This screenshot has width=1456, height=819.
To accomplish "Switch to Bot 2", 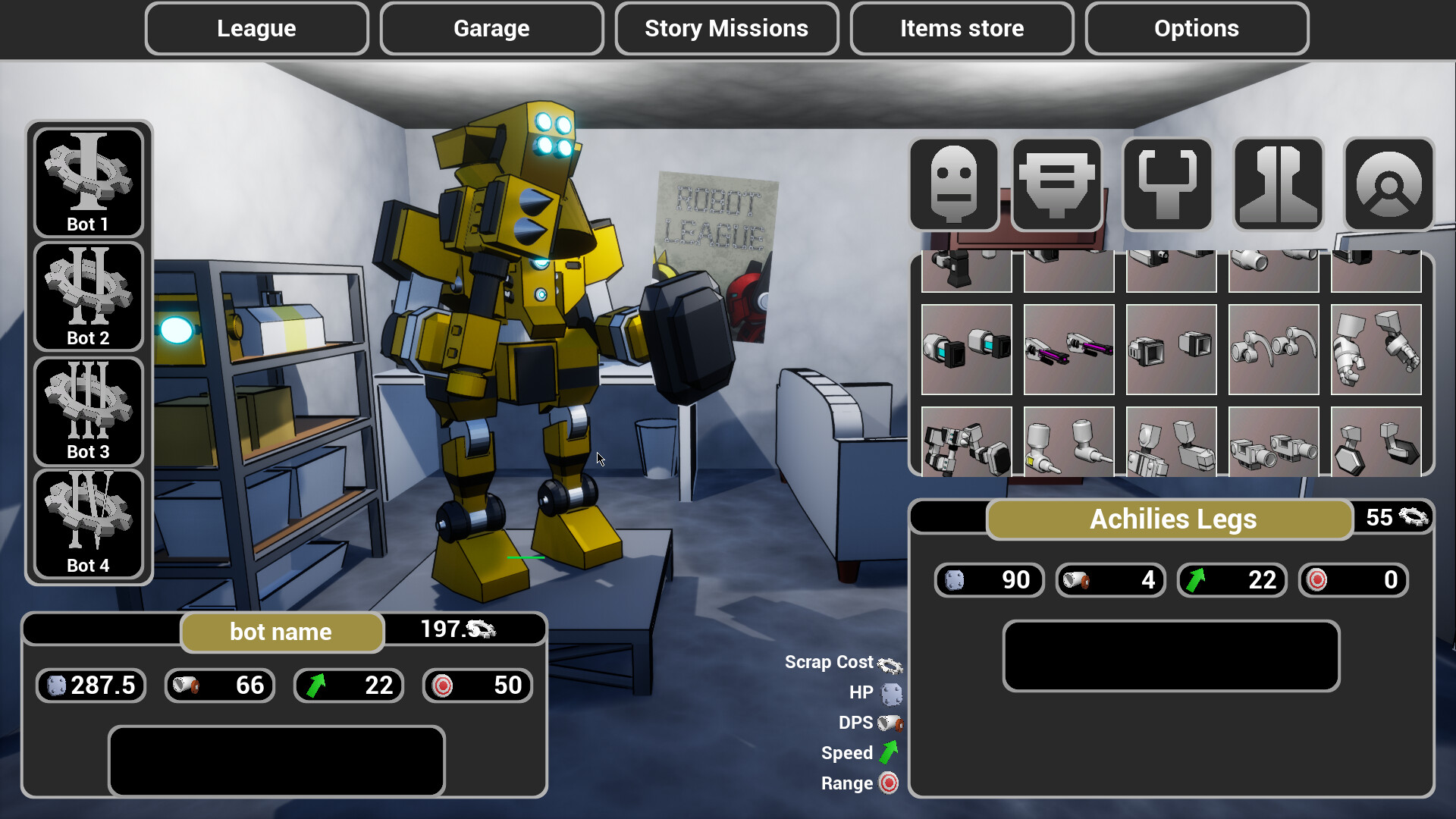I will [x=88, y=296].
